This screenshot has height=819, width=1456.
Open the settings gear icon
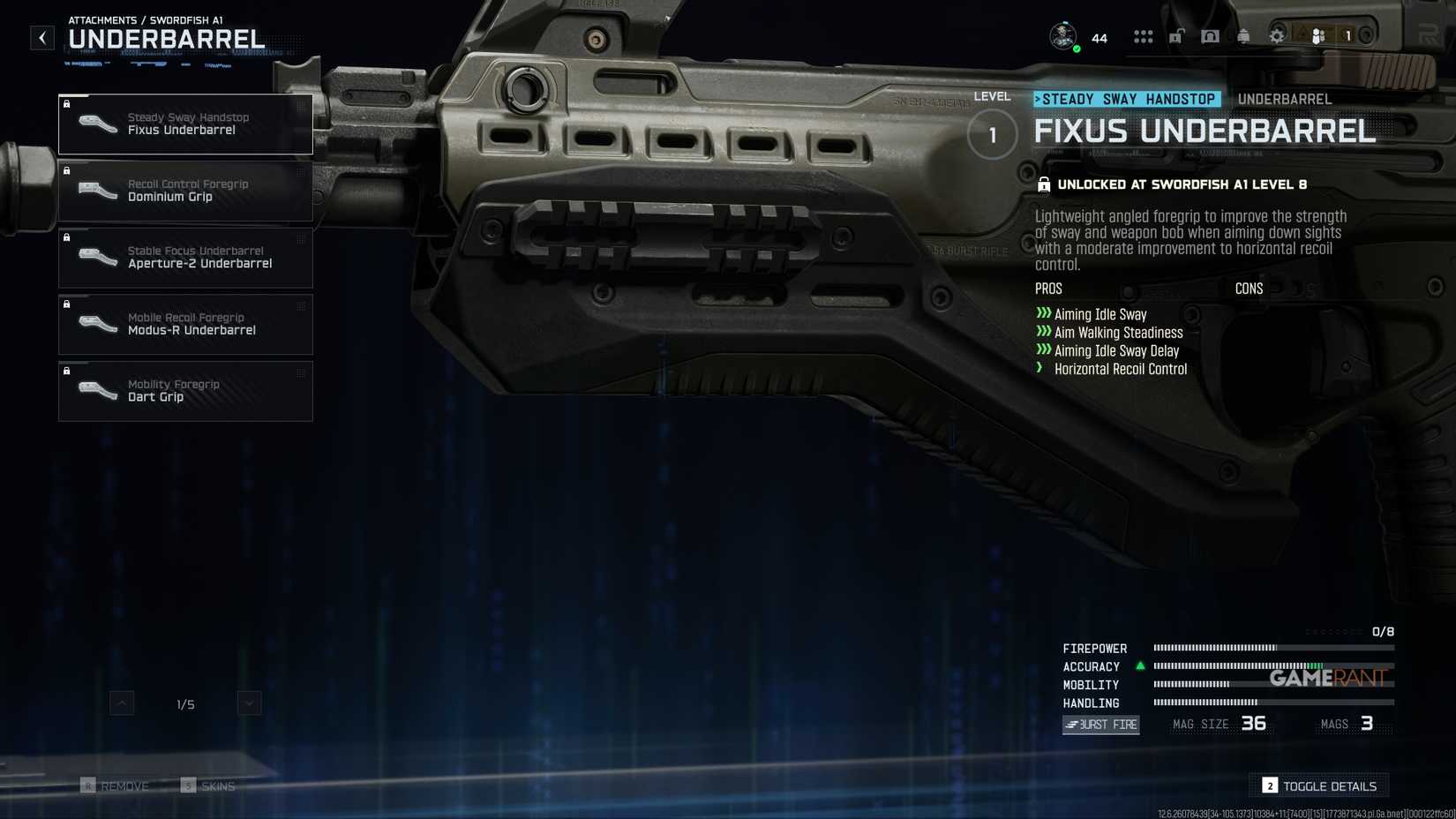click(1276, 36)
